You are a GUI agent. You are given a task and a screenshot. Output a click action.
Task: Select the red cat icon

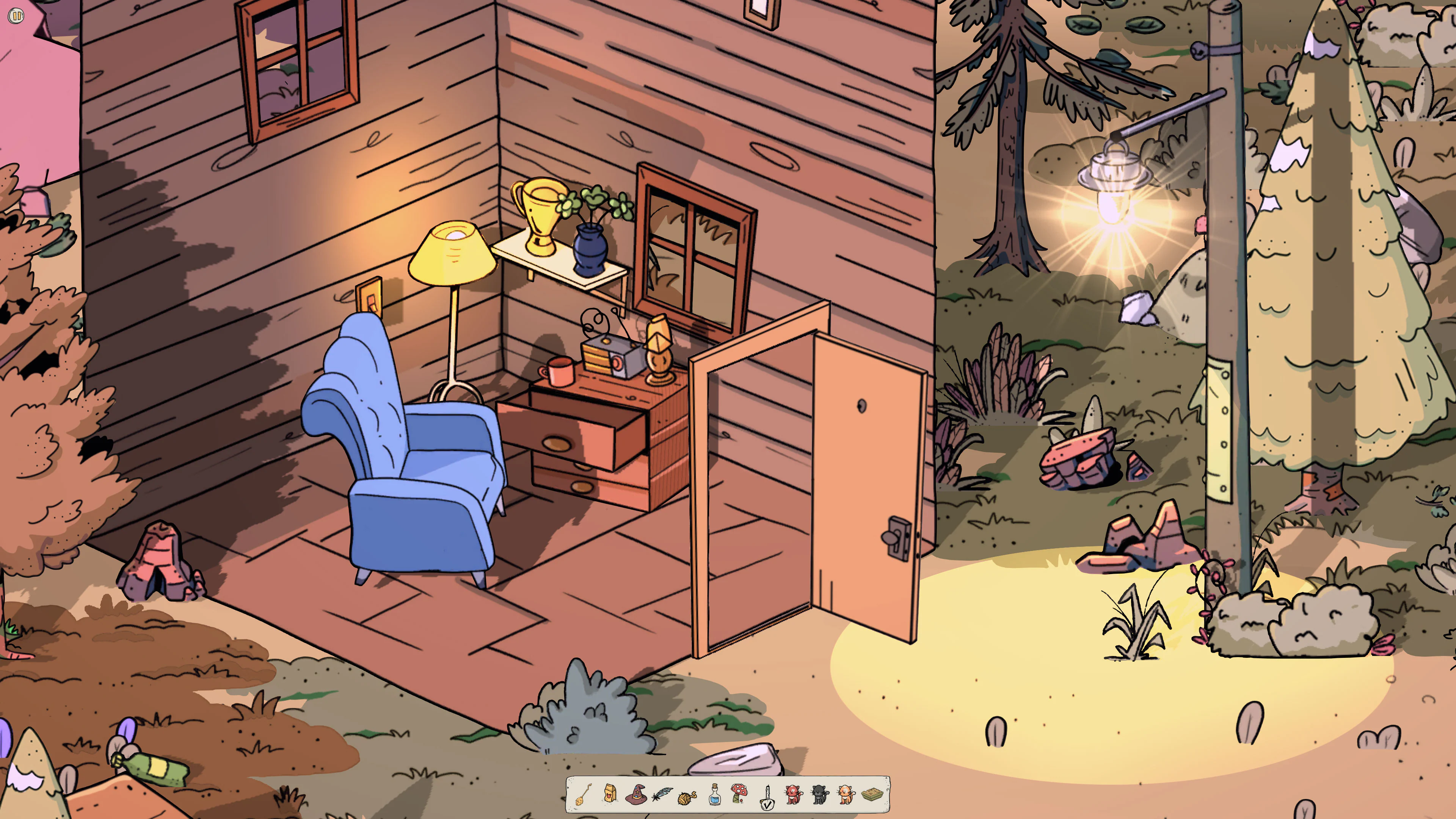pos(794,795)
